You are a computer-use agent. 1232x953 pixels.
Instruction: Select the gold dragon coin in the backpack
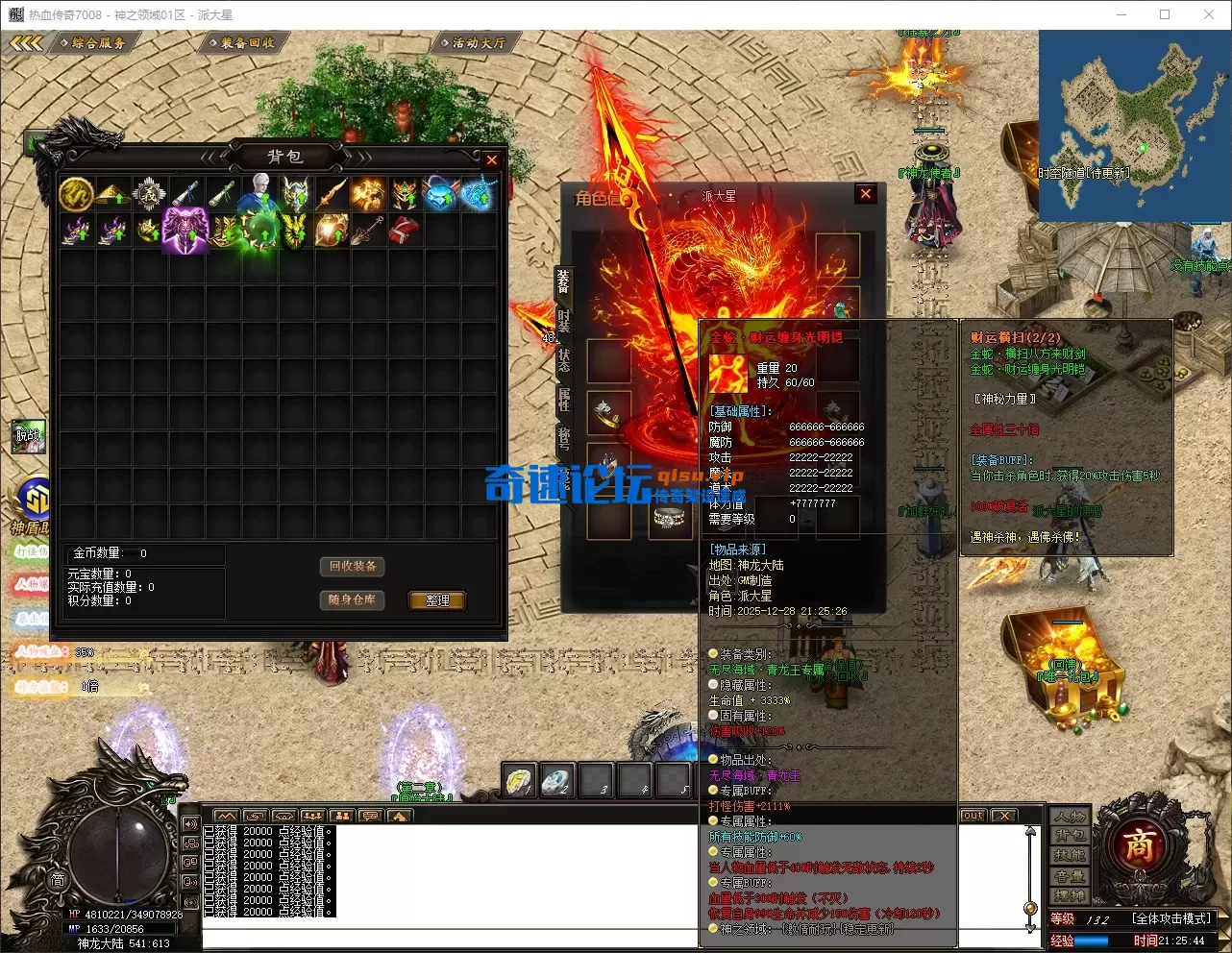pos(76,194)
